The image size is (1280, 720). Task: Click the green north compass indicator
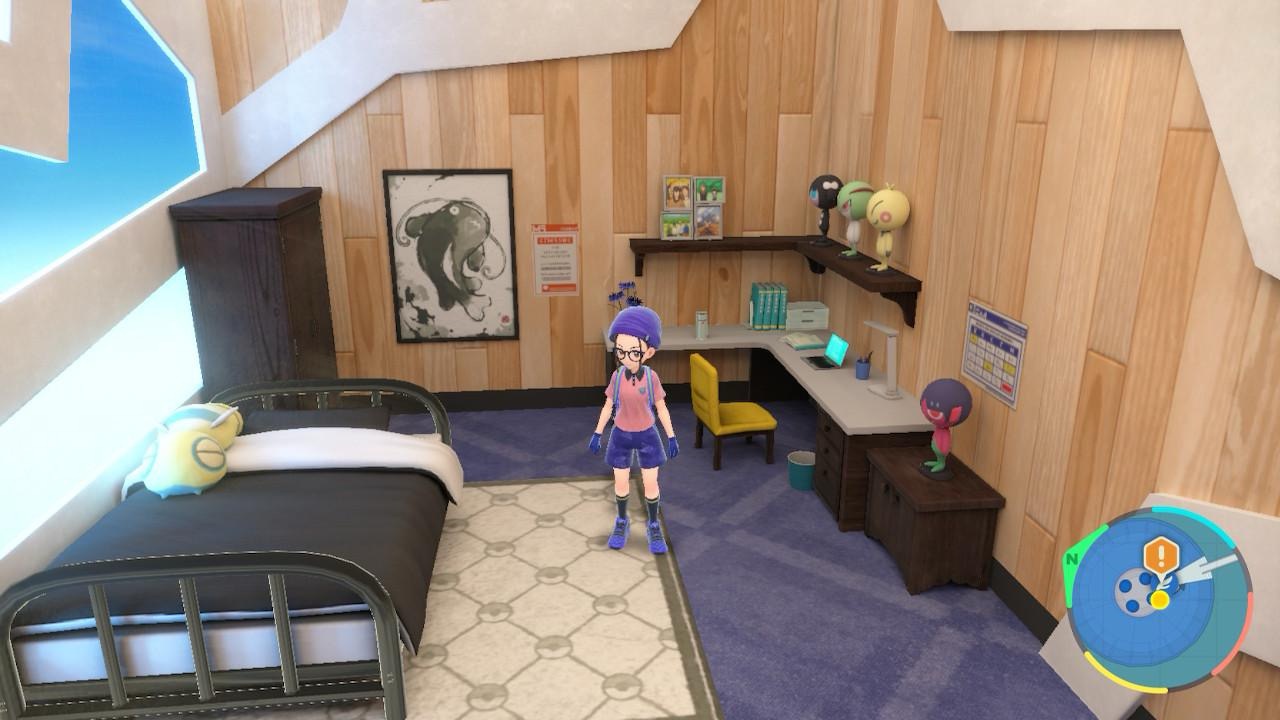coord(1072,559)
